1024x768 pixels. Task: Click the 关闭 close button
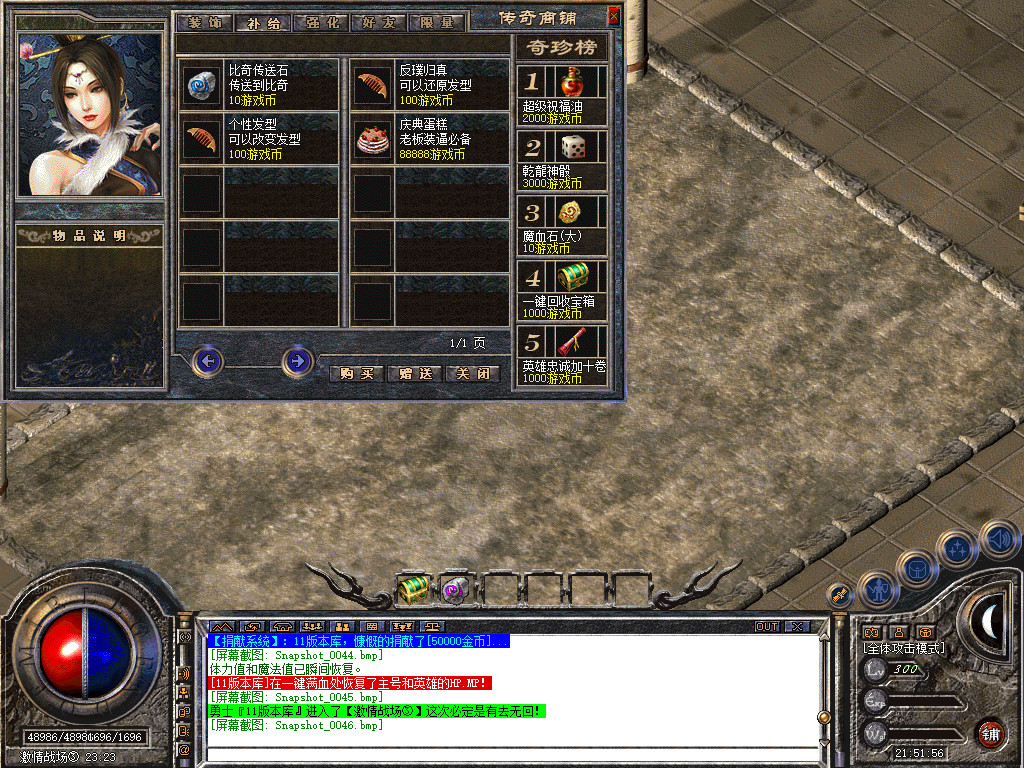[x=471, y=373]
